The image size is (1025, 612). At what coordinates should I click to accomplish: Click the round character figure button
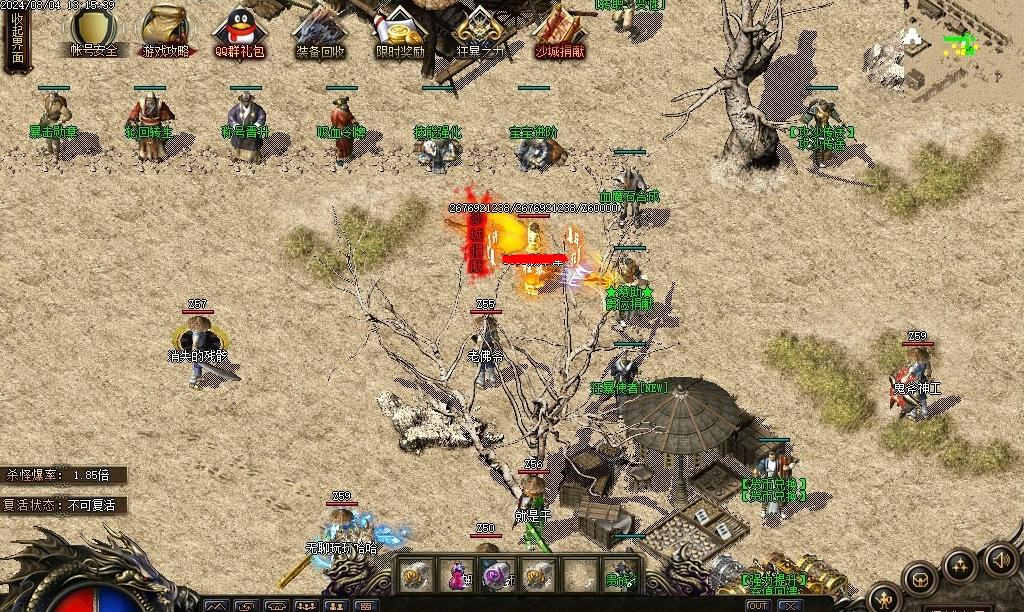point(884,598)
